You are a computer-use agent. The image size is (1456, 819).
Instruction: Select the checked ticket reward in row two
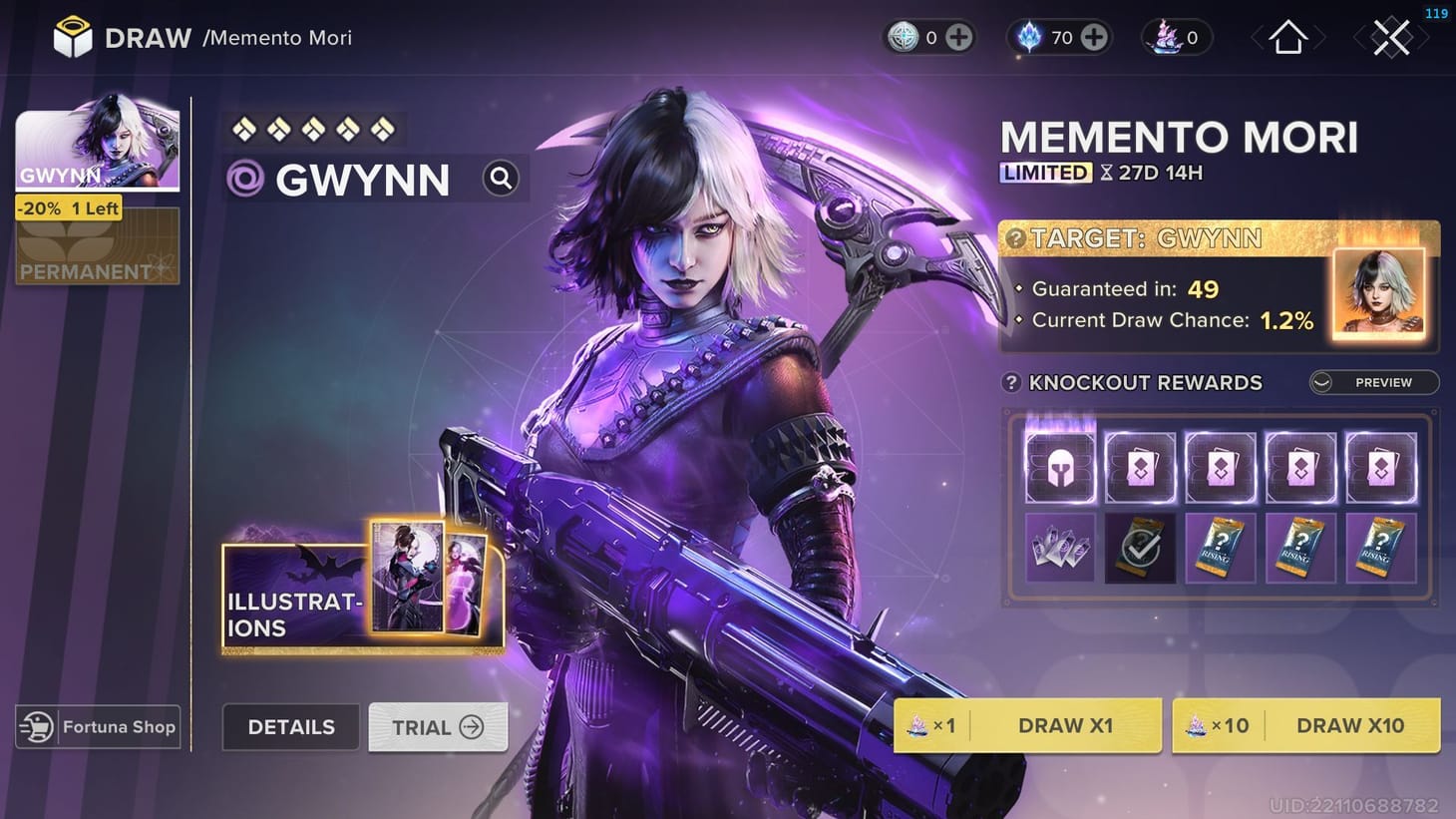click(x=1140, y=547)
